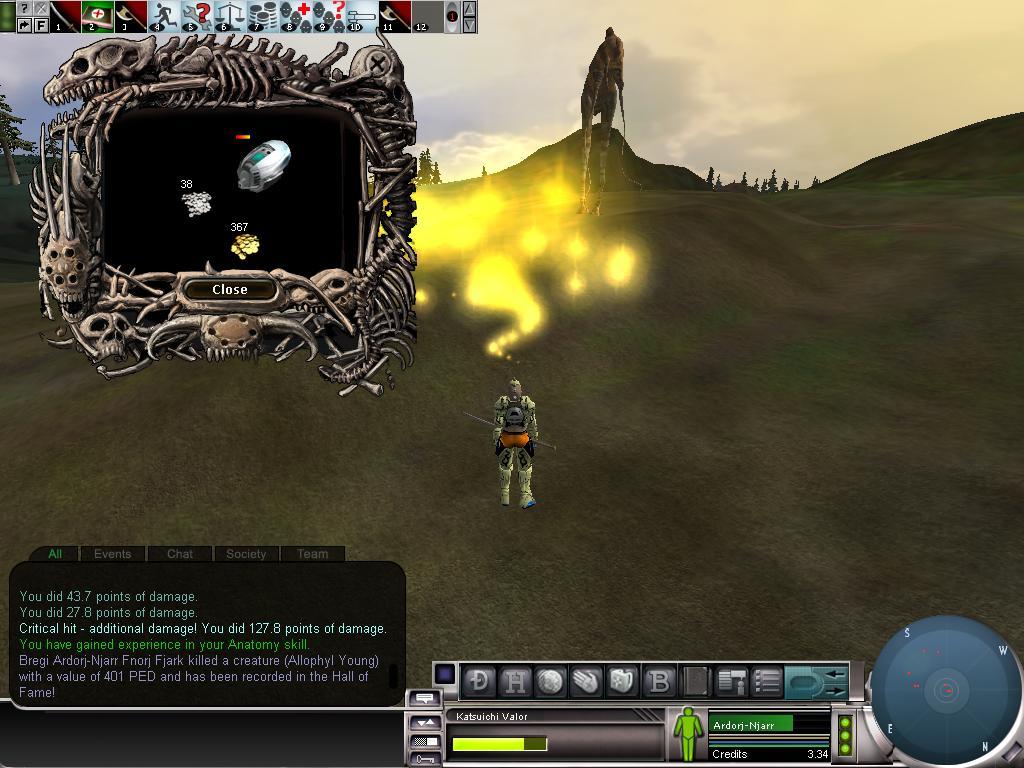
Task: Activate the running man action, slot 4
Action: tap(163, 15)
